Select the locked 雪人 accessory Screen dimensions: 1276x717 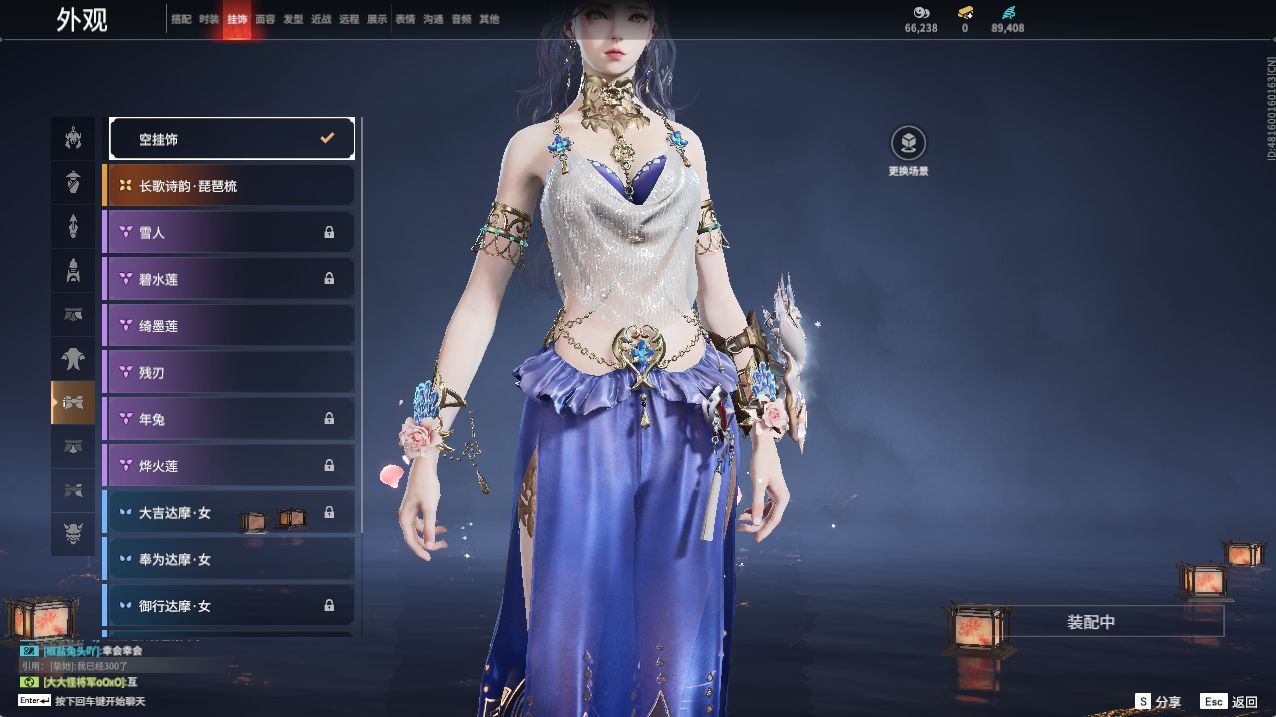[229, 232]
